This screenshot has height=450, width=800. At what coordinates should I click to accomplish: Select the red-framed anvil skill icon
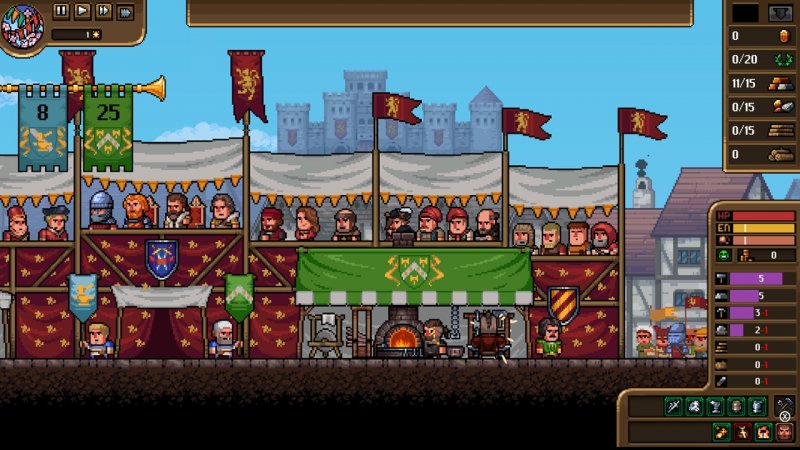pyautogui.click(x=741, y=432)
